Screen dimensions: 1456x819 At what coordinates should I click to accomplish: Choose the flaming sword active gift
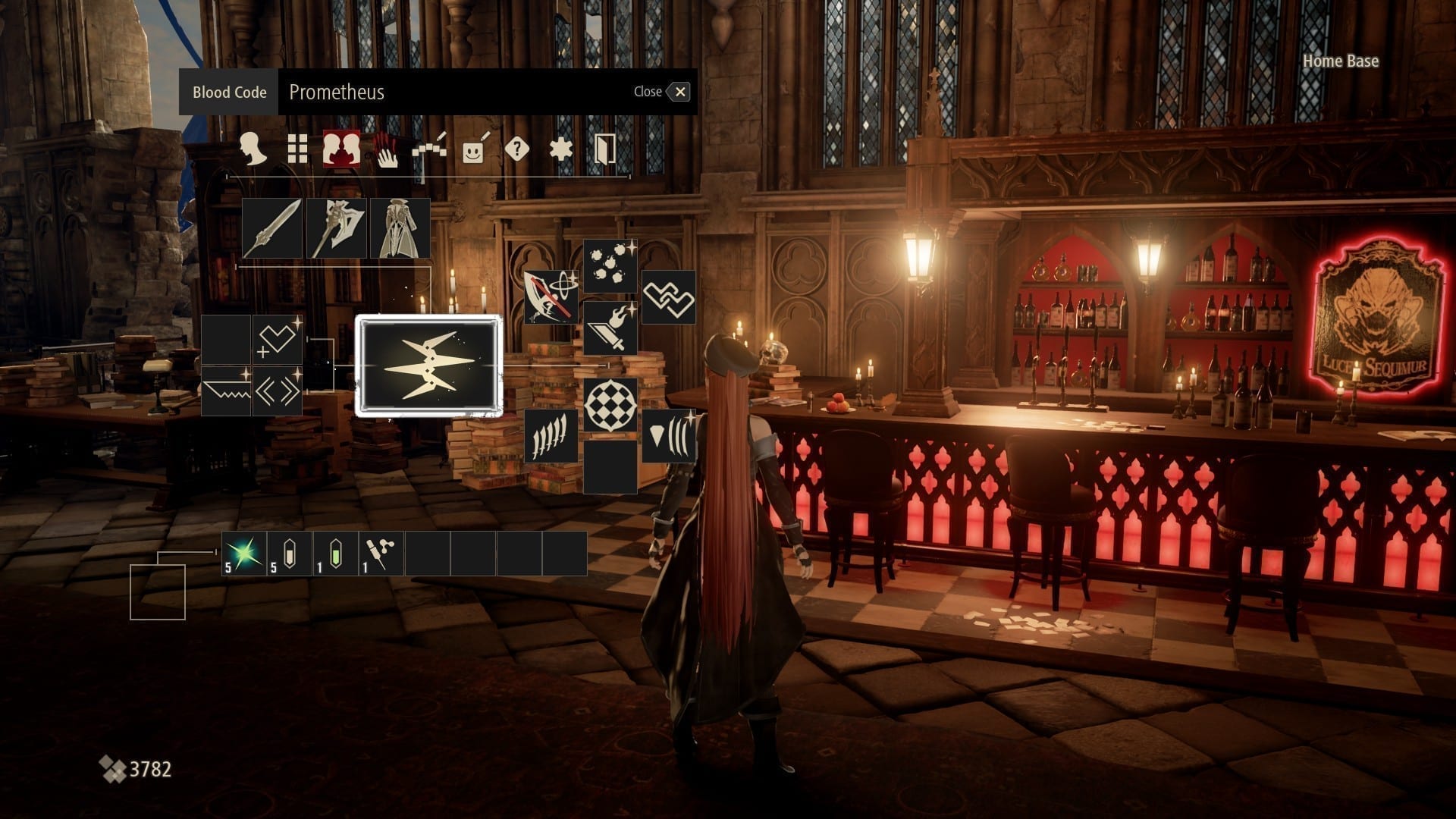pyautogui.click(x=610, y=328)
